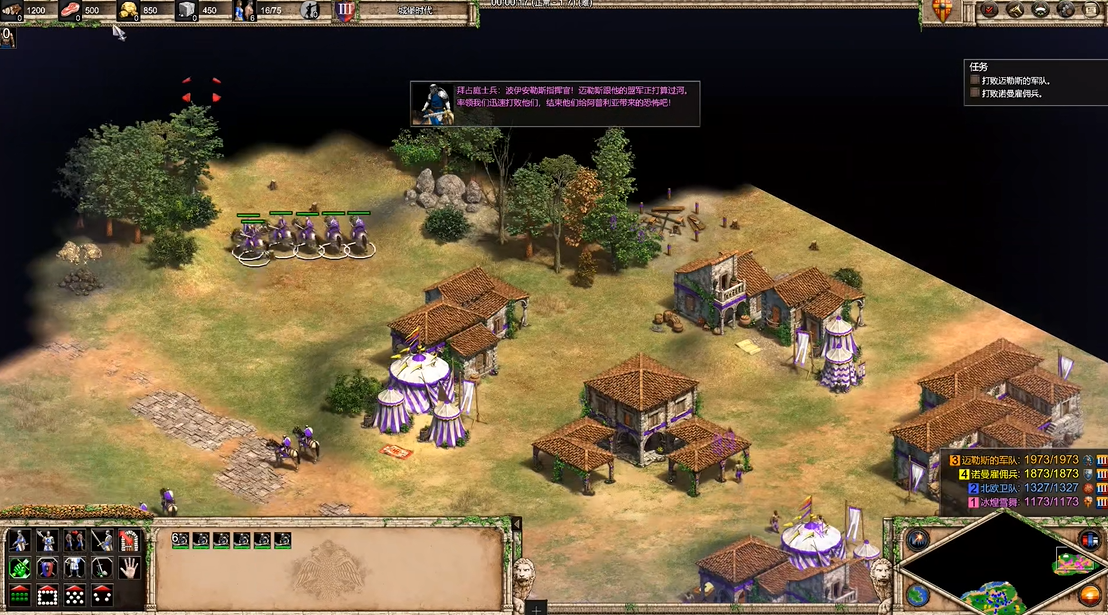Viewport: 1108px width, 615px height.
Task: Click the sunset orange minimap button
Action: tap(1089, 595)
